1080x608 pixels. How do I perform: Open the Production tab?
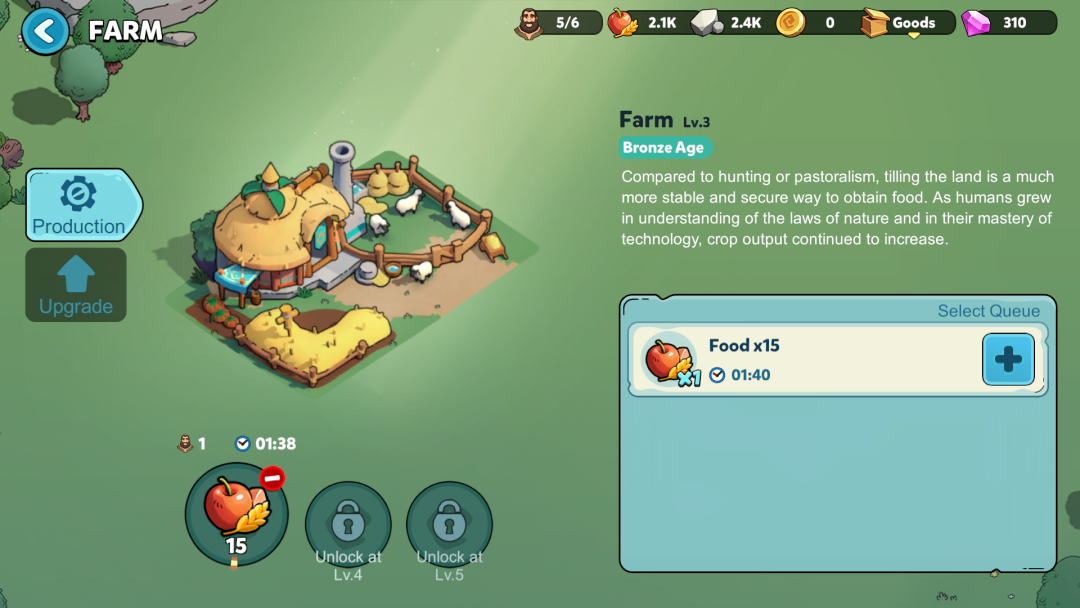point(79,205)
